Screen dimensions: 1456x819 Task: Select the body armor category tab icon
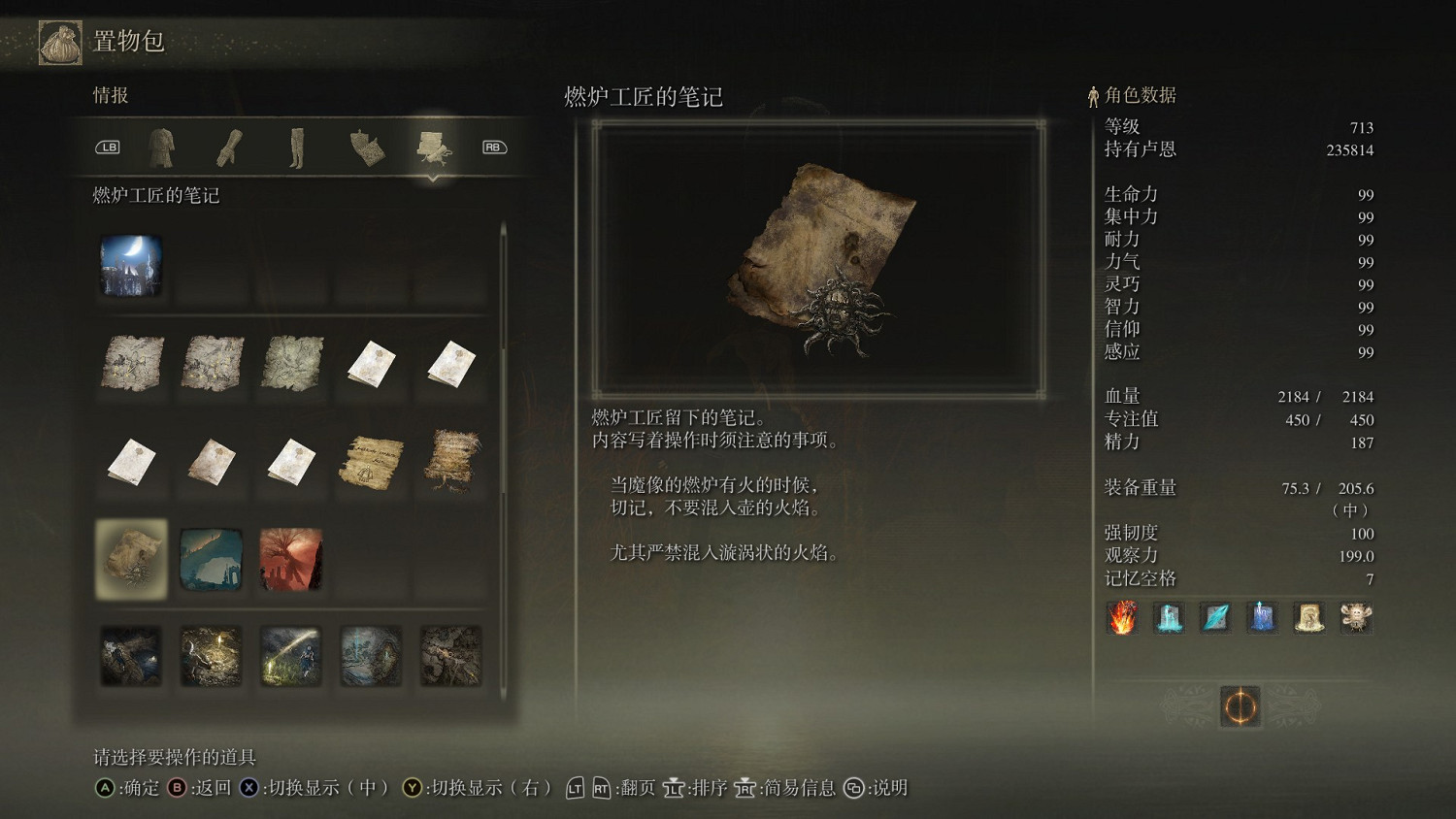coord(162,146)
